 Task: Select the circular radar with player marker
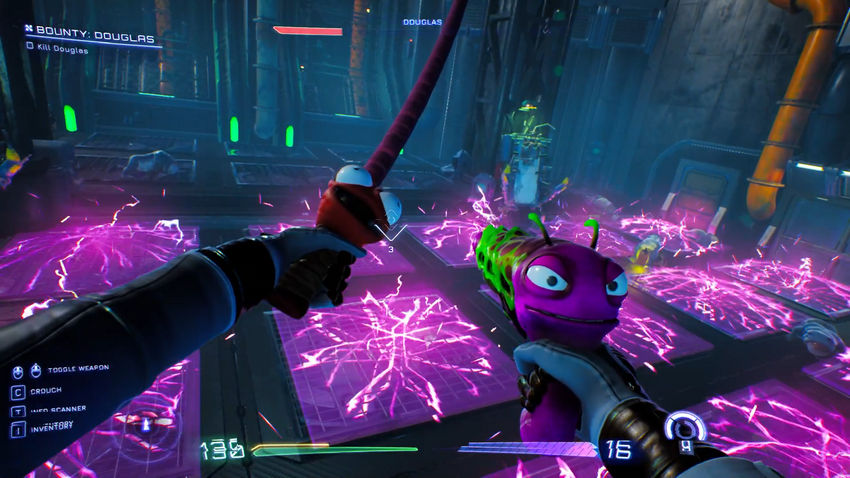pyautogui.click(x=145, y=423)
